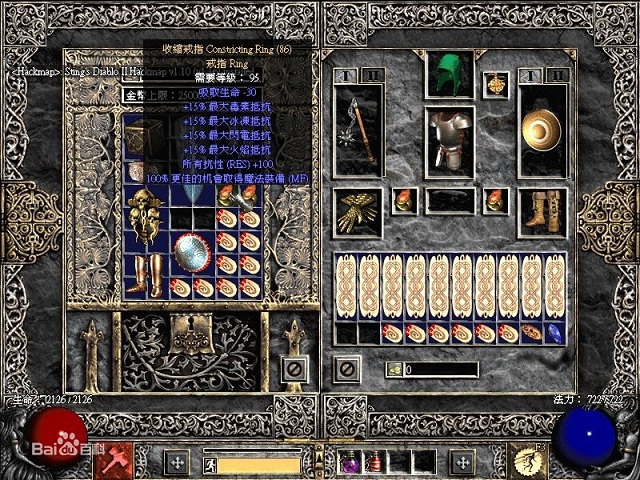The image size is (640, 480).
Task: Select the Horadric Cube in the stash
Action: pos(140,133)
